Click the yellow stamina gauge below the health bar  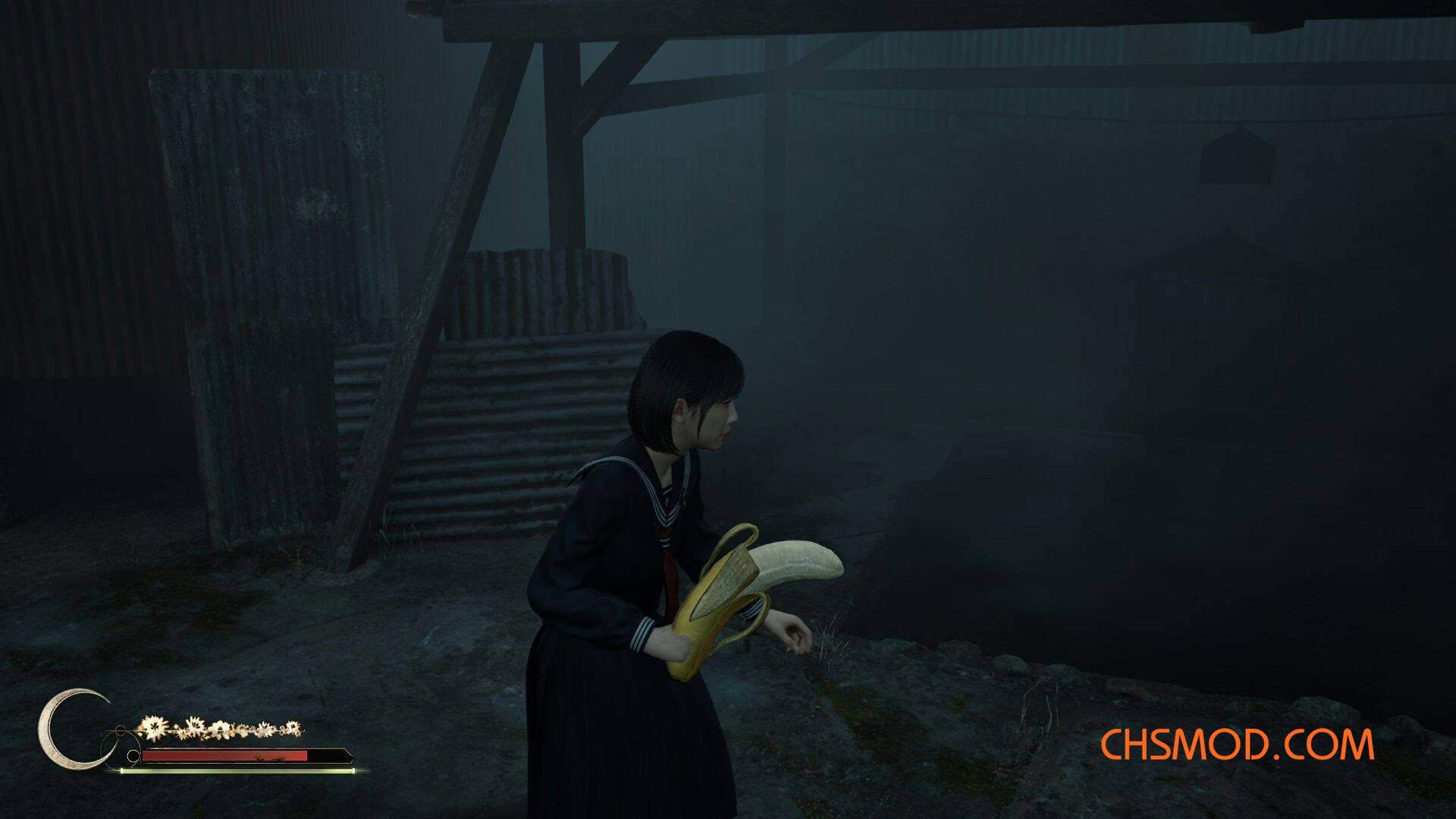(227, 771)
